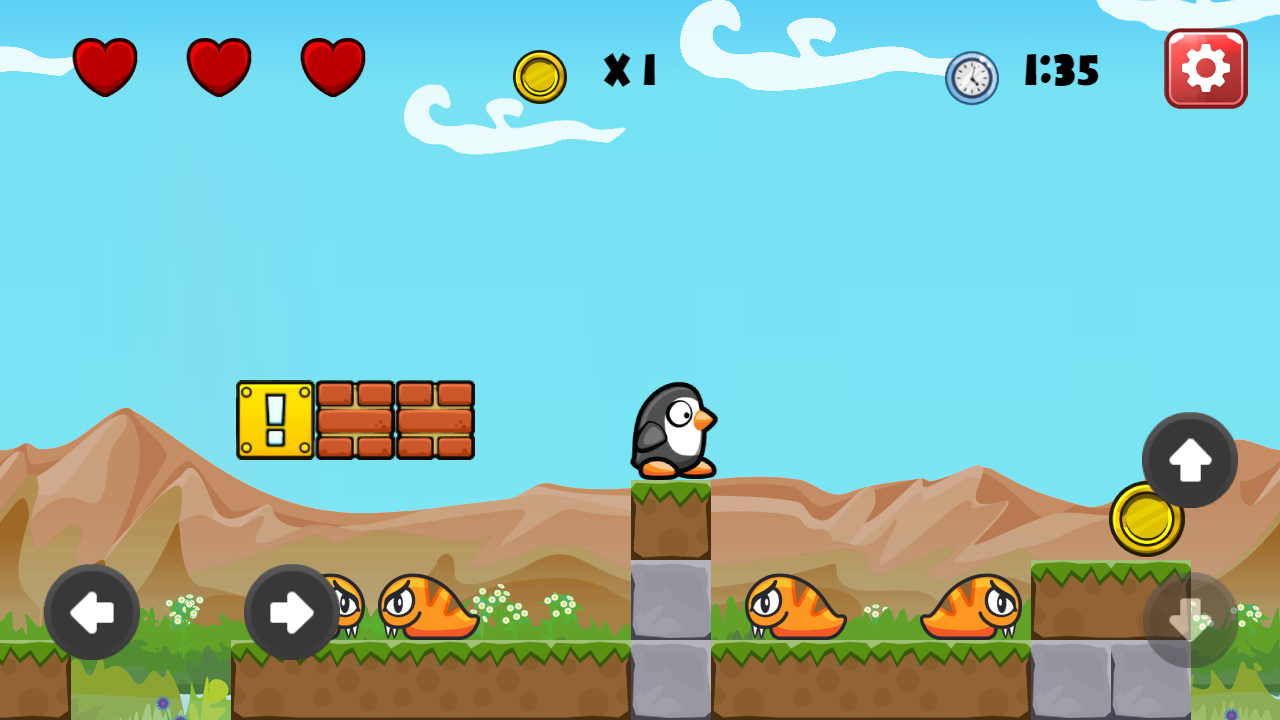Open the settings gear menu
Image resolution: width=1280 pixels, height=720 pixels.
click(1205, 68)
